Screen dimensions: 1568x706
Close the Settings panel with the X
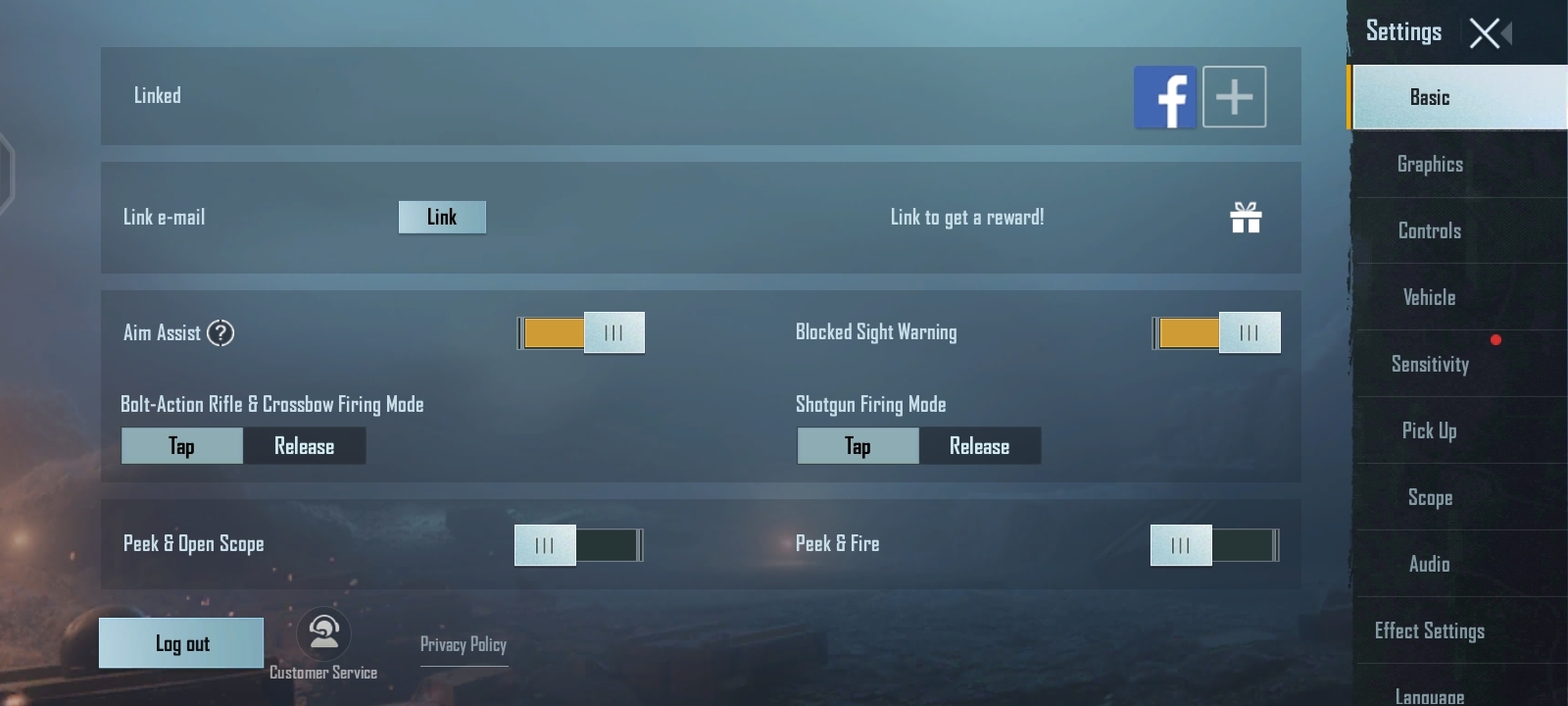(x=1483, y=31)
